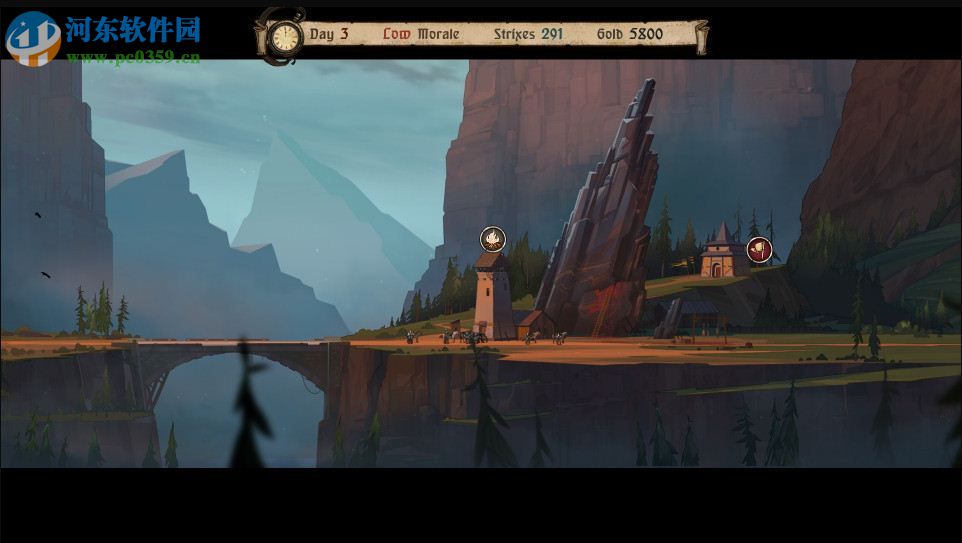Click the pocket watch clock icon

click(286, 38)
